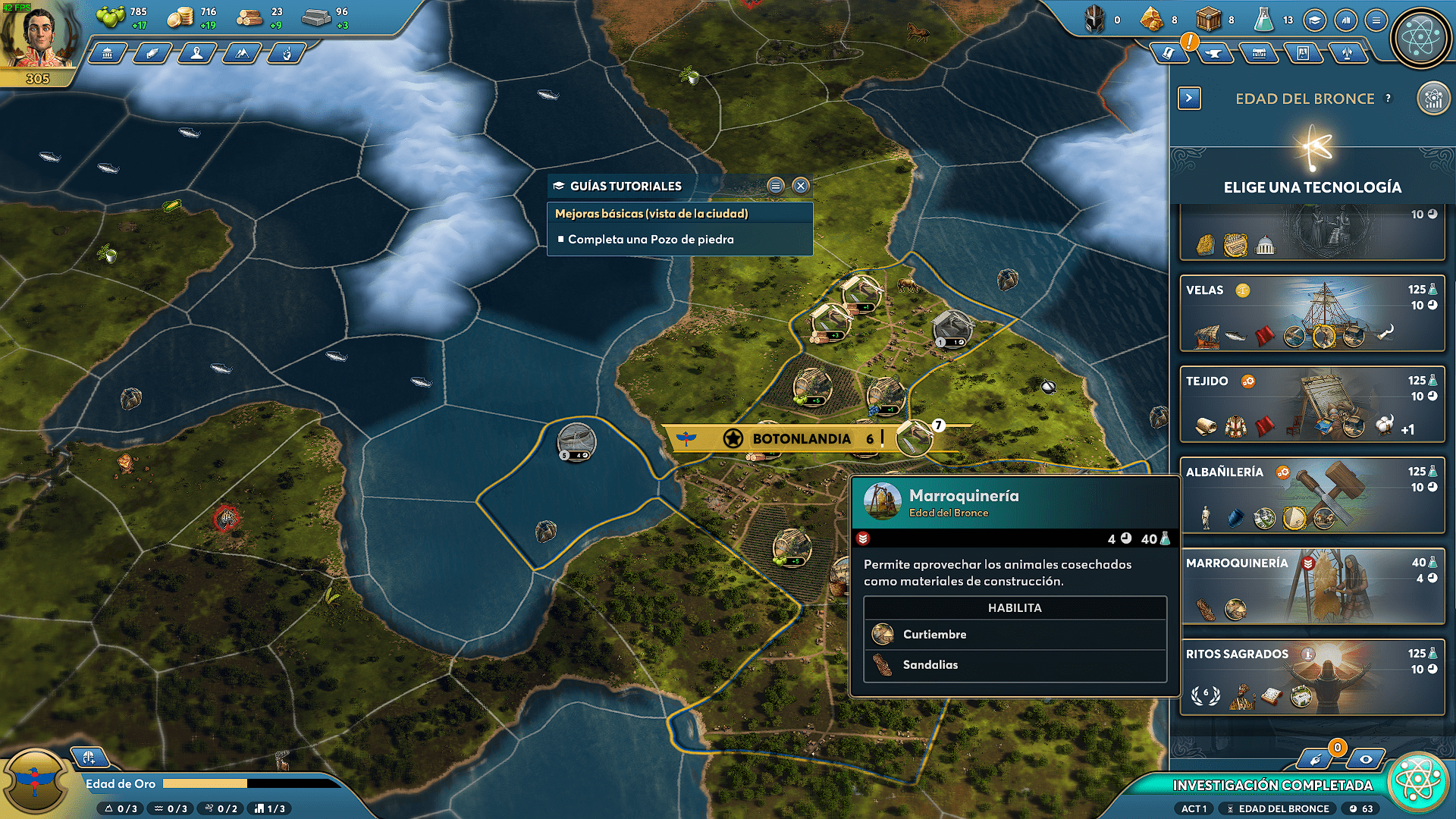The image size is (1456, 819).
Task: Choose the Tejido technology to research
Action: click(x=1312, y=404)
